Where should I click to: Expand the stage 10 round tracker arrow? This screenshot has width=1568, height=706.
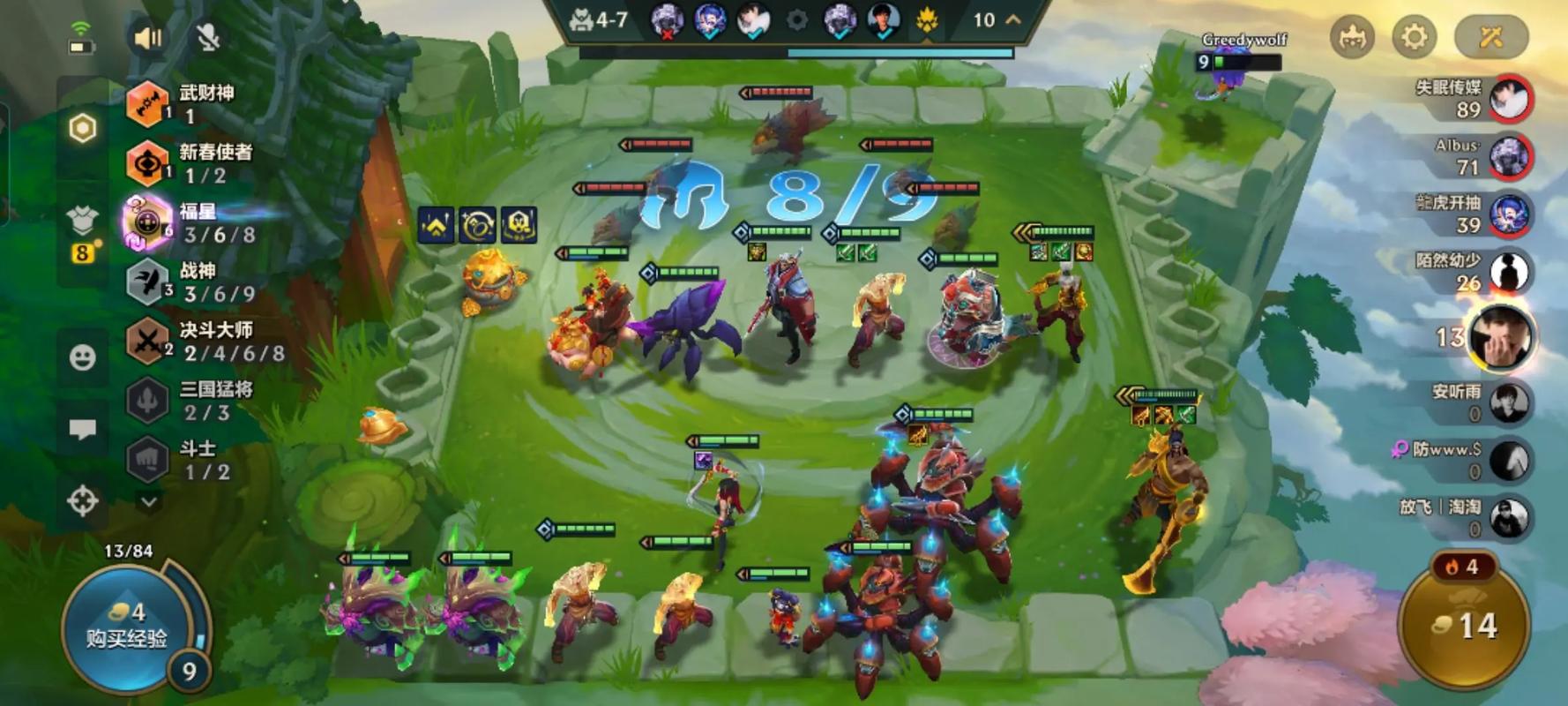[x=1013, y=19]
